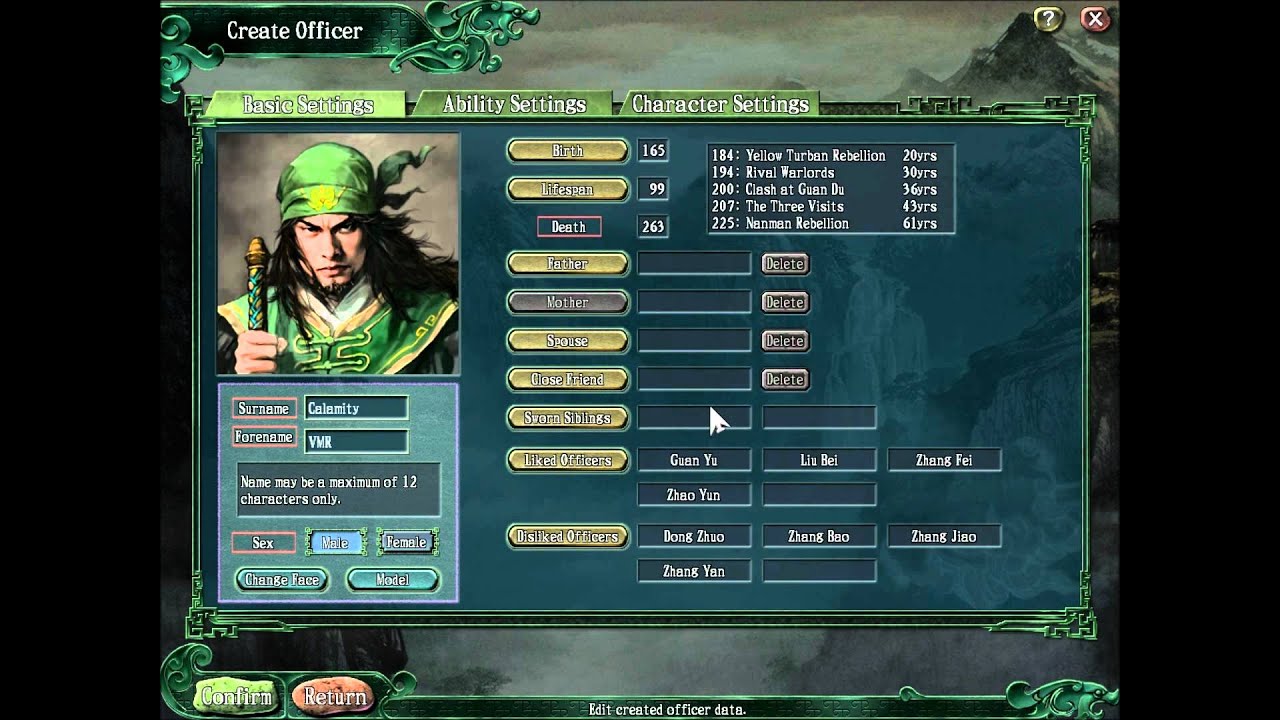This screenshot has width=1280, height=720.
Task: Open the Sworn Siblings selection
Action: pyautogui.click(x=568, y=418)
